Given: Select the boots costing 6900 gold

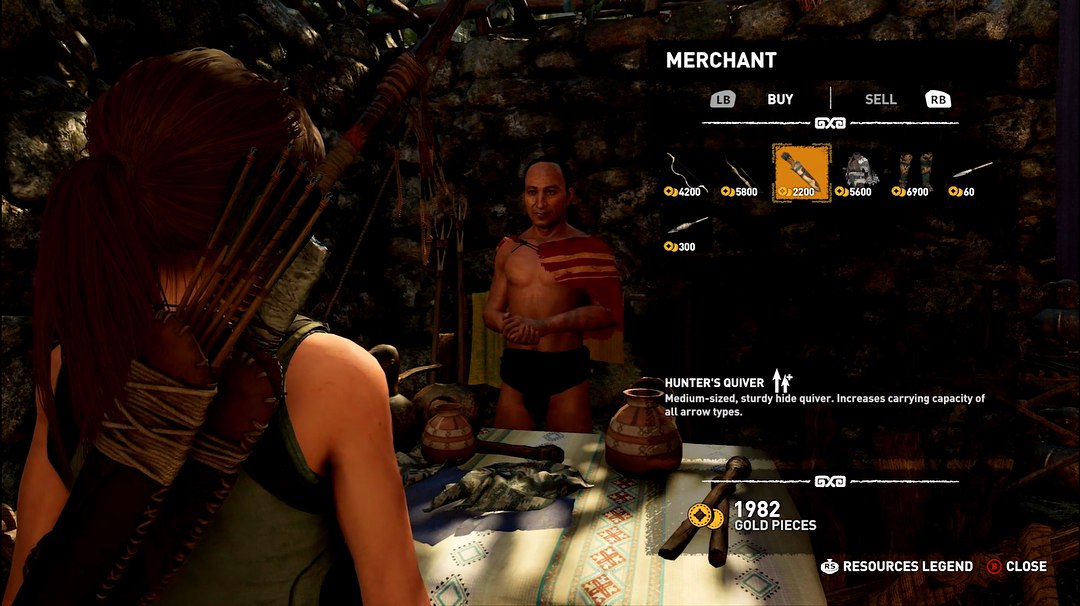Looking at the screenshot, I should (x=914, y=172).
